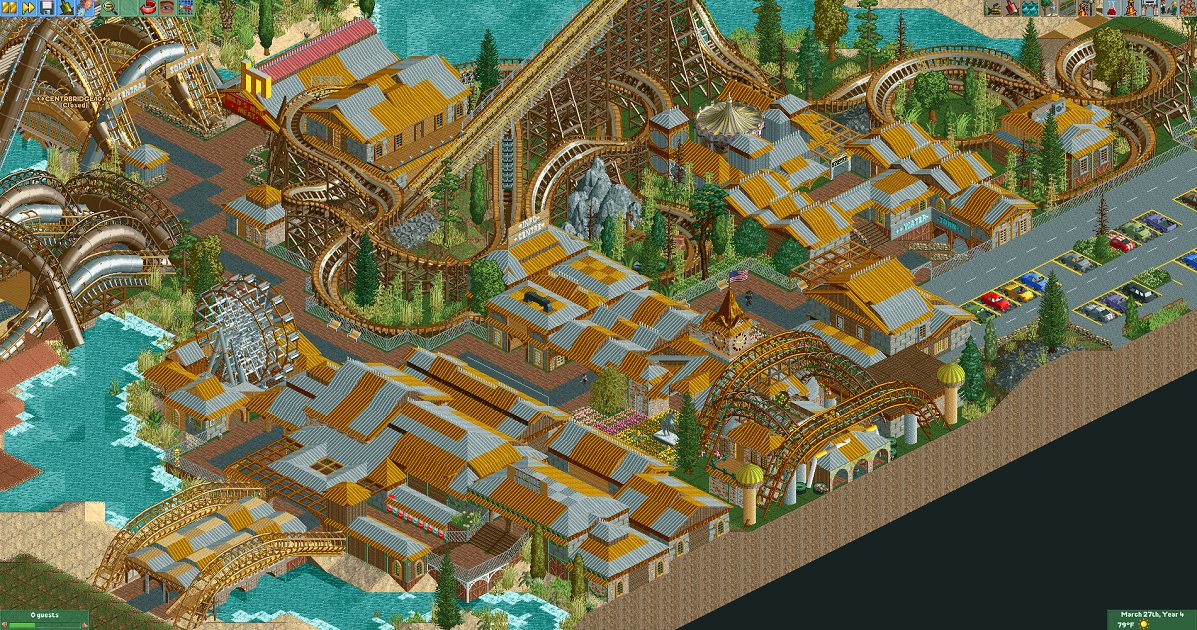Viewport: 1197px width, 630px height.
Task: Choose the shovel land adjustment tool
Action: [x=1012, y=8]
